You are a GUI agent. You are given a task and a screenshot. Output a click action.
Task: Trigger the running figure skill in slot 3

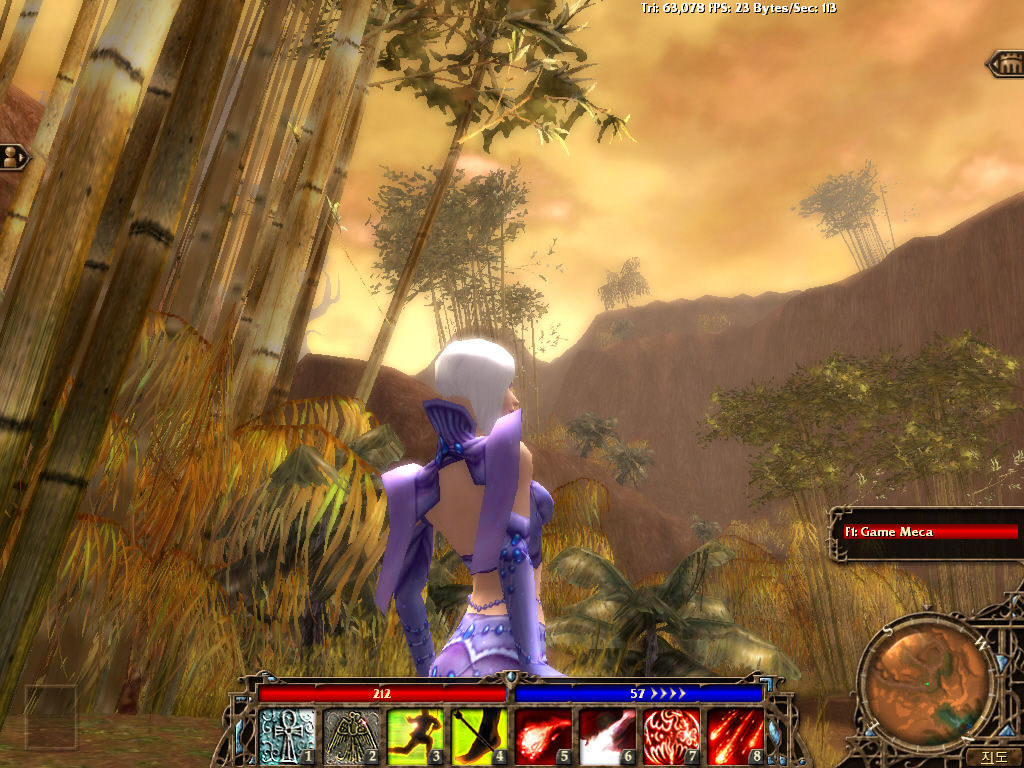(x=416, y=737)
